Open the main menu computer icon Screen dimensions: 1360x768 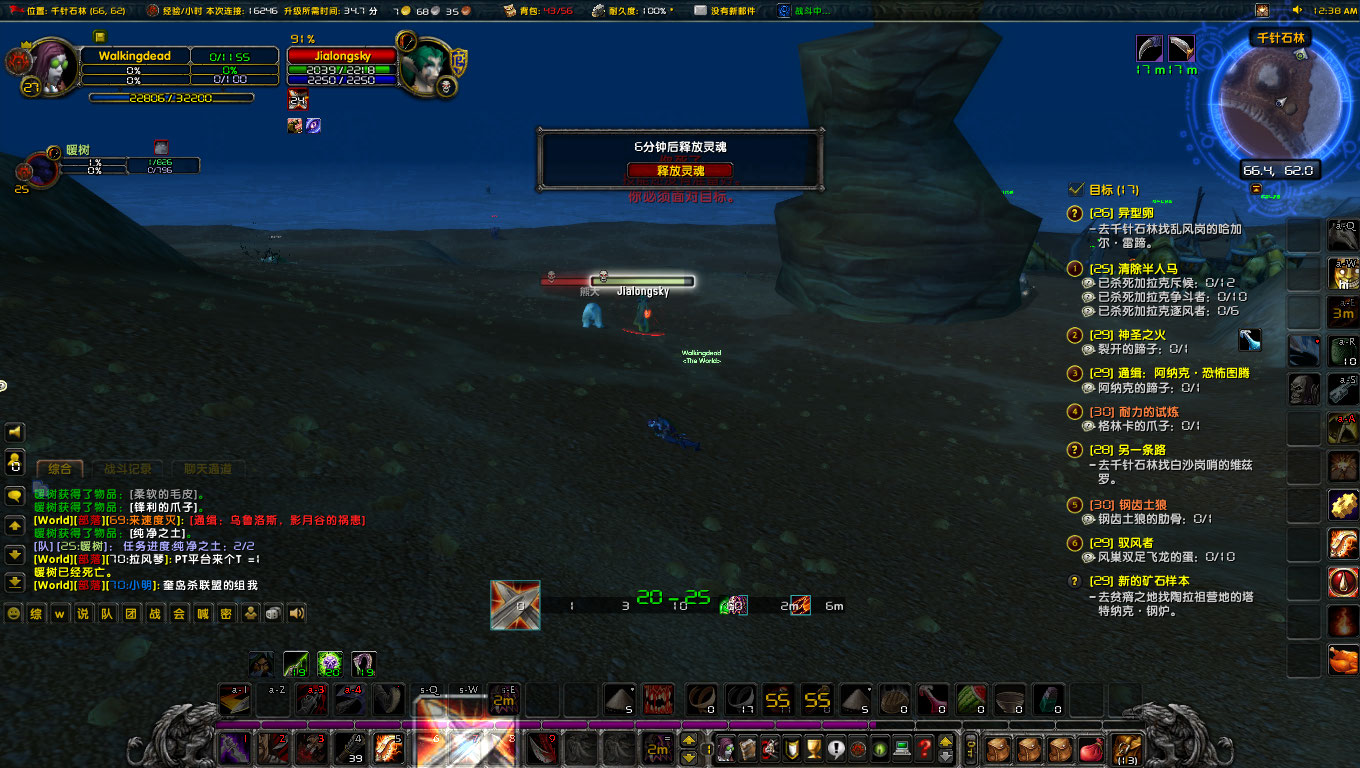[904, 749]
